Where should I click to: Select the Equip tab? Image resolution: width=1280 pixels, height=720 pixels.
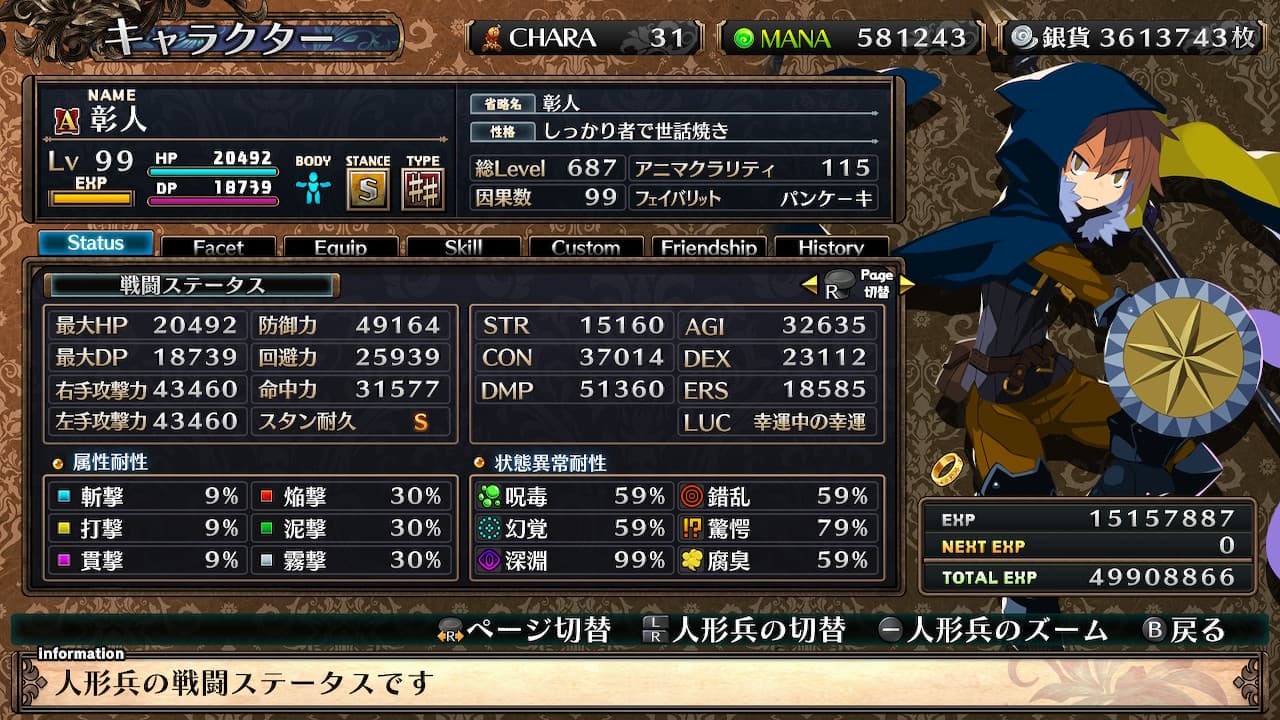click(x=340, y=247)
